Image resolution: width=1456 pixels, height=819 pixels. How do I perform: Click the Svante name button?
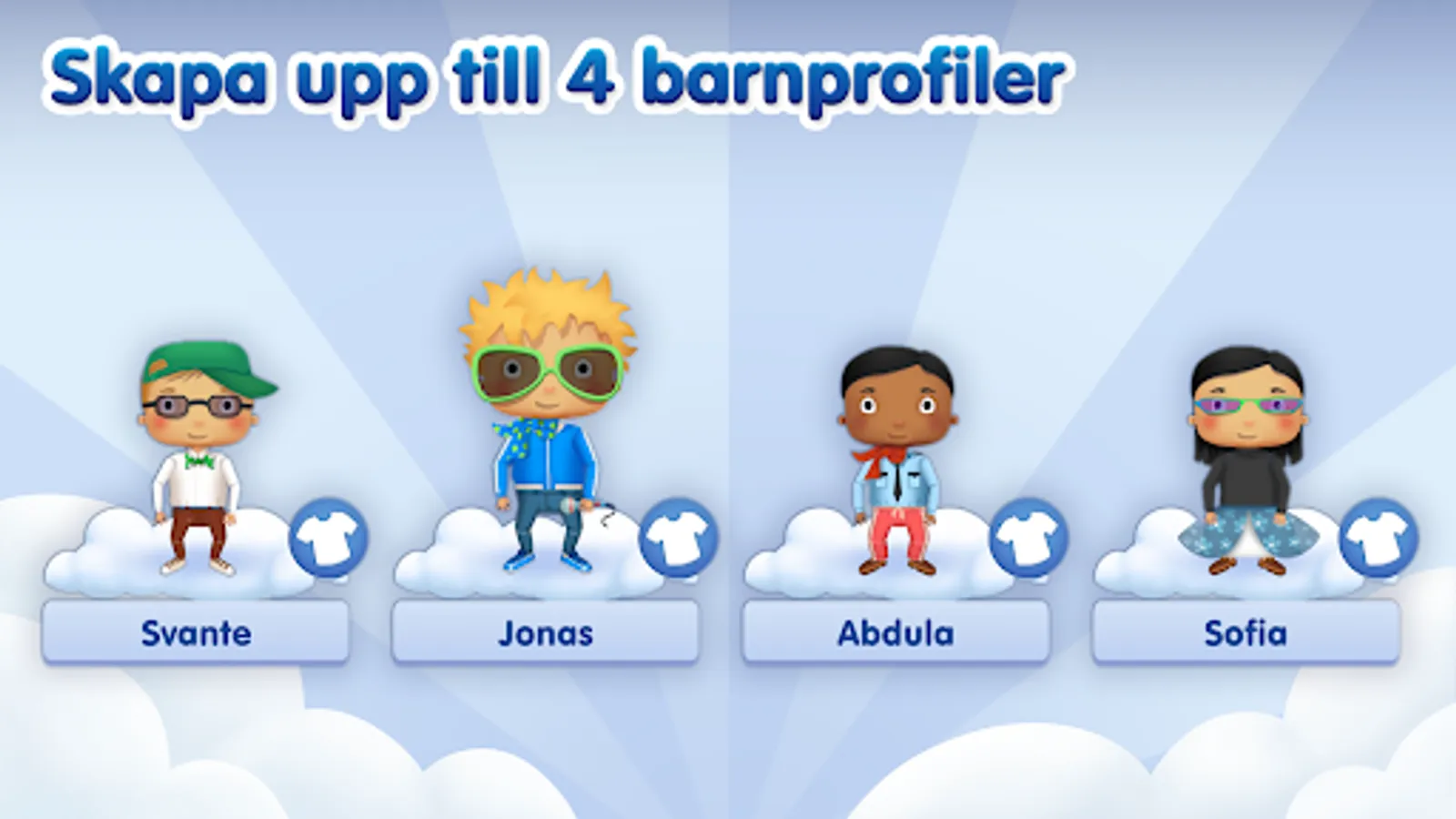[196, 632]
